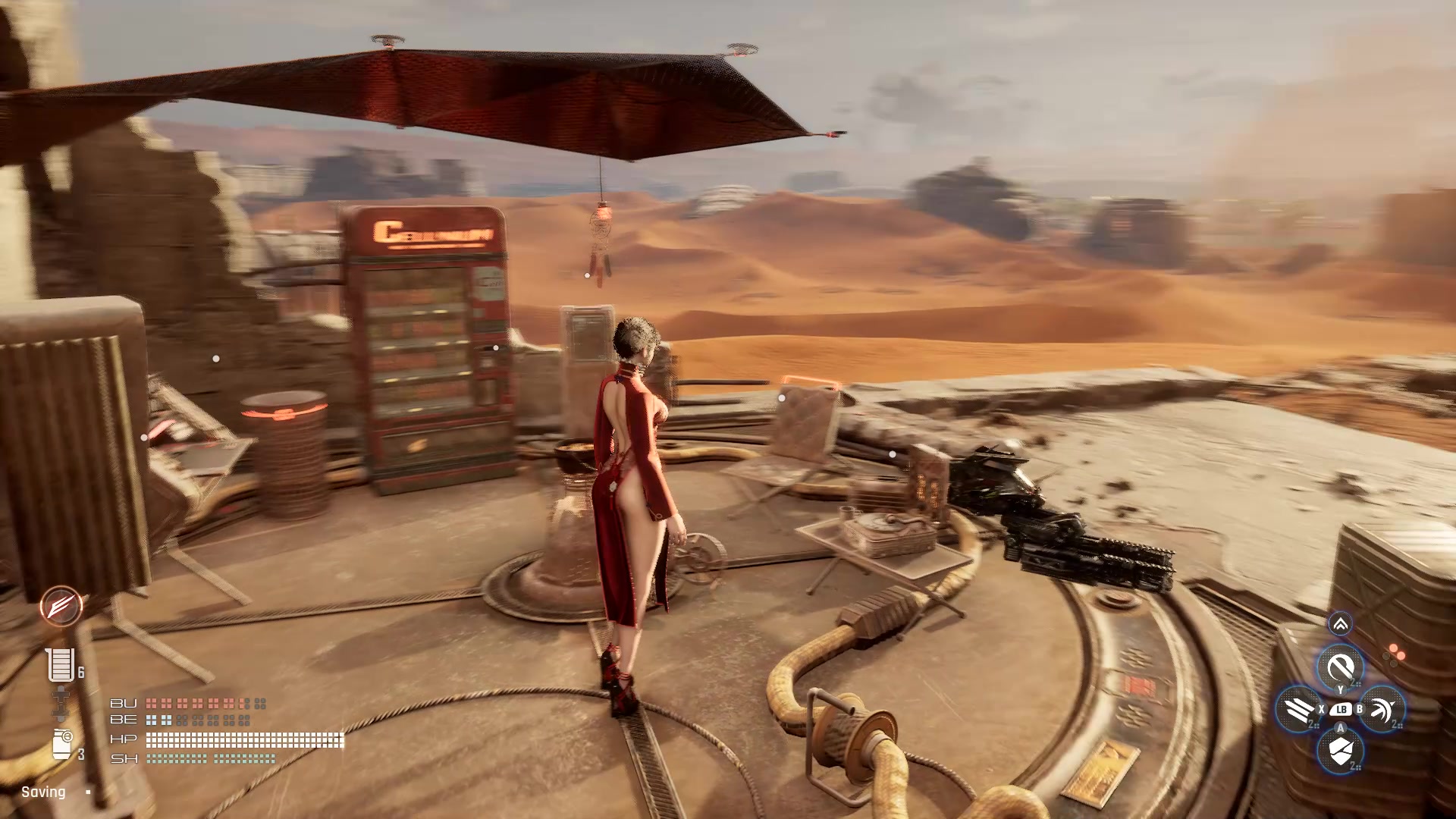Image resolution: width=1456 pixels, height=819 pixels.
Task: Activate the X-button triple slash skill icon
Action: 1300,710
